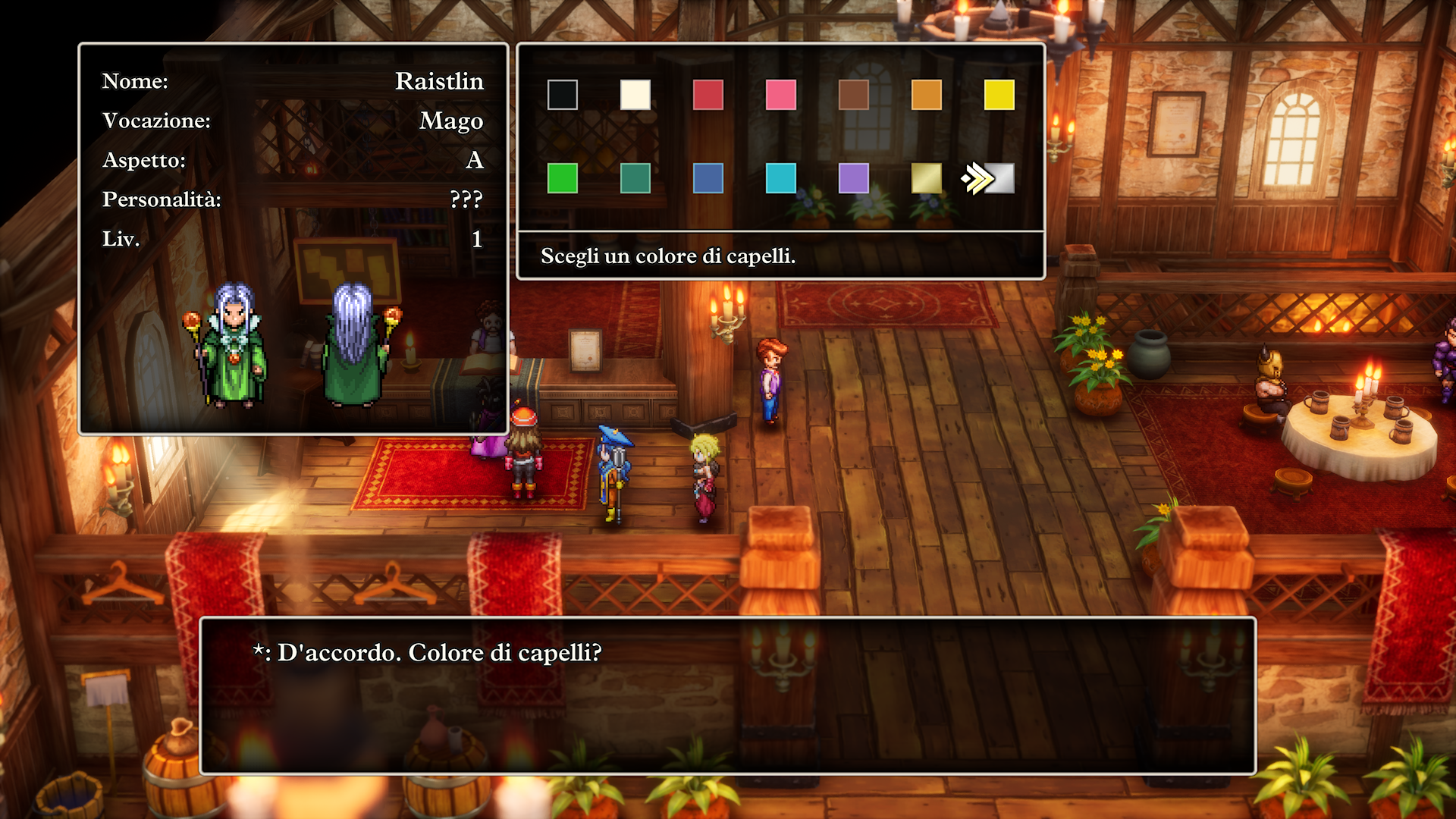
Task: Pick the red hair color
Action: pos(708,95)
